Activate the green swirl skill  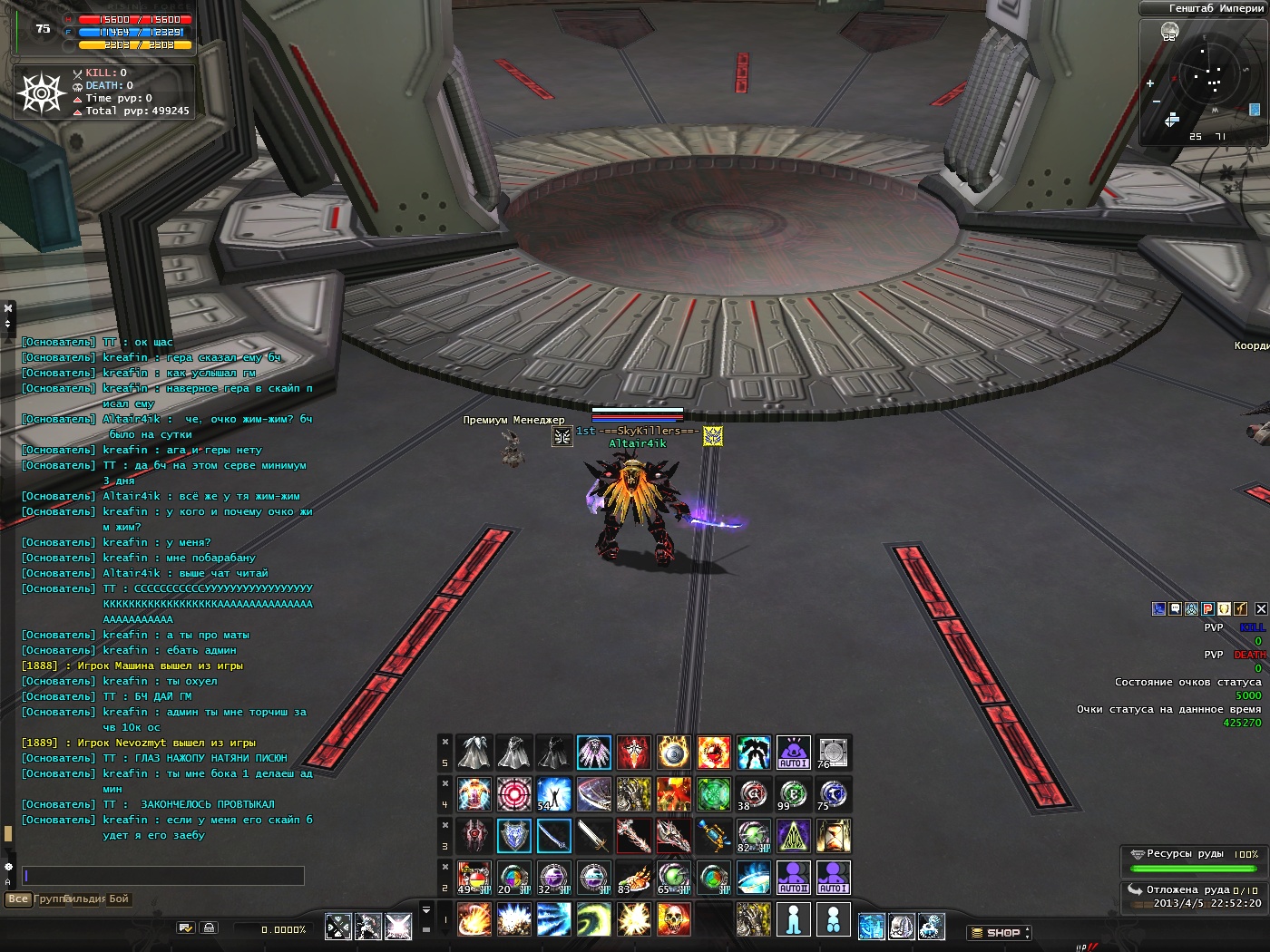tap(593, 920)
